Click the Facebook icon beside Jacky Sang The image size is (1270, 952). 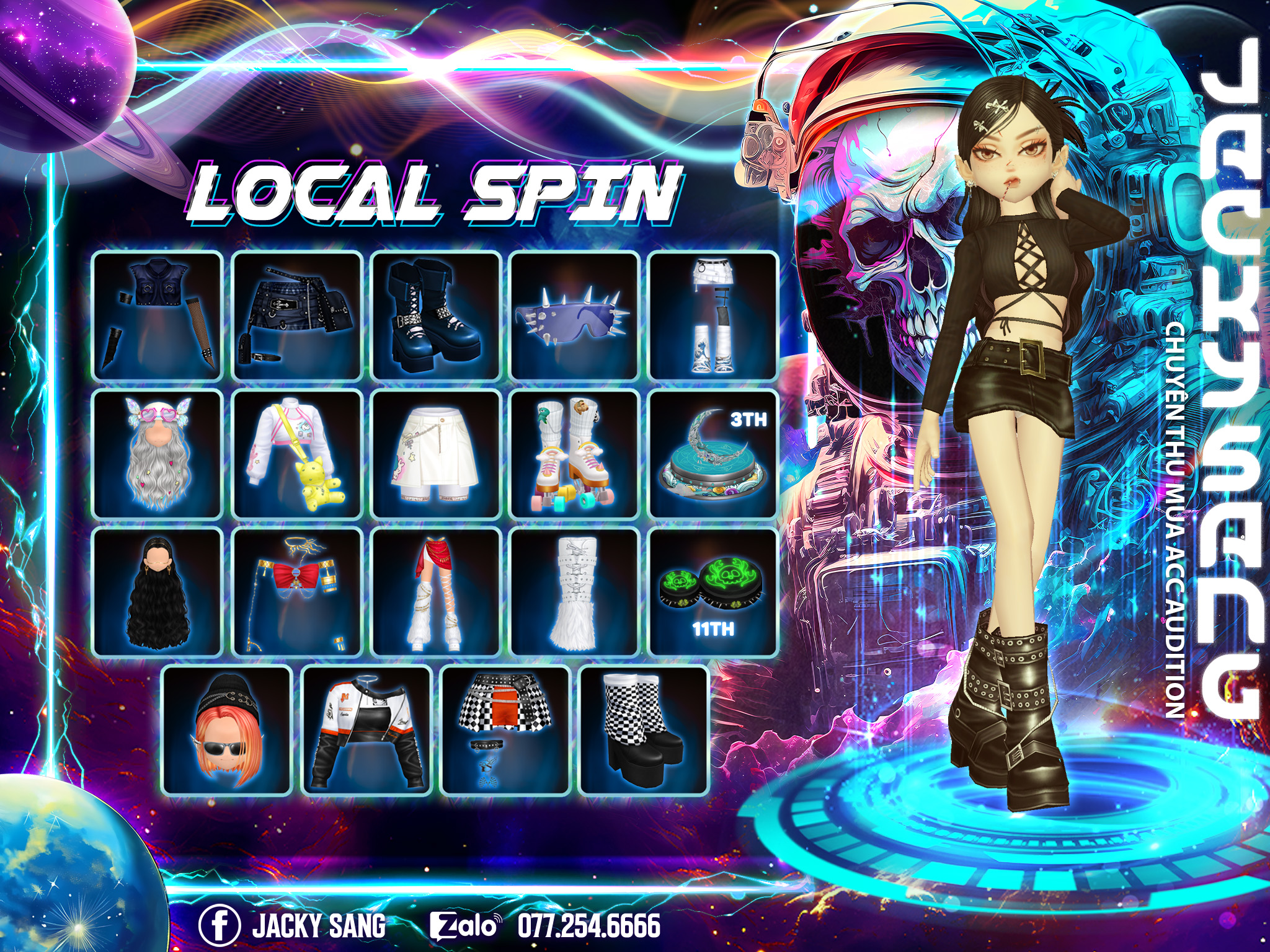(220, 925)
